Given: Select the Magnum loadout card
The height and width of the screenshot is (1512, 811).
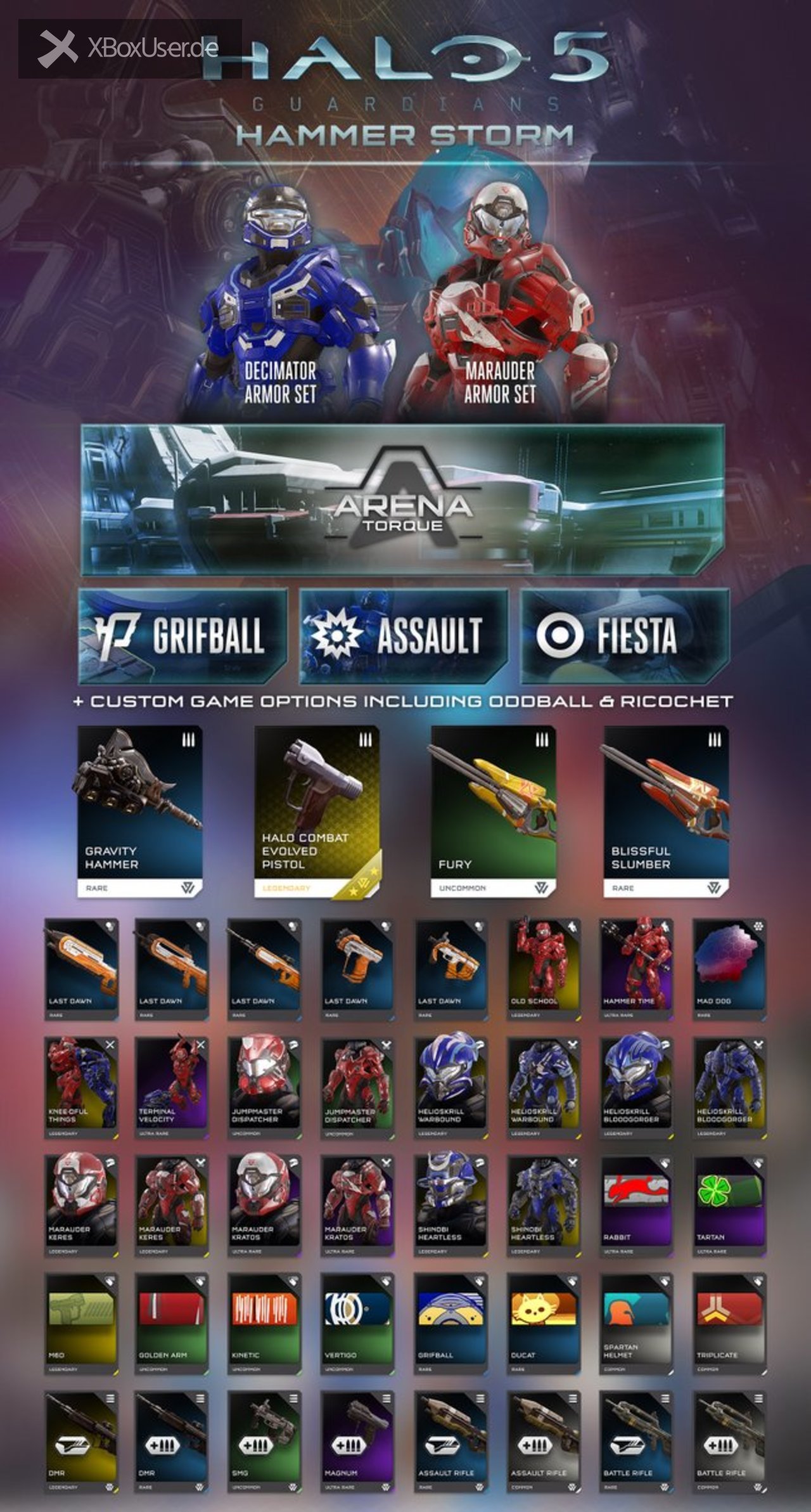Looking at the screenshot, I should click(357, 1441).
